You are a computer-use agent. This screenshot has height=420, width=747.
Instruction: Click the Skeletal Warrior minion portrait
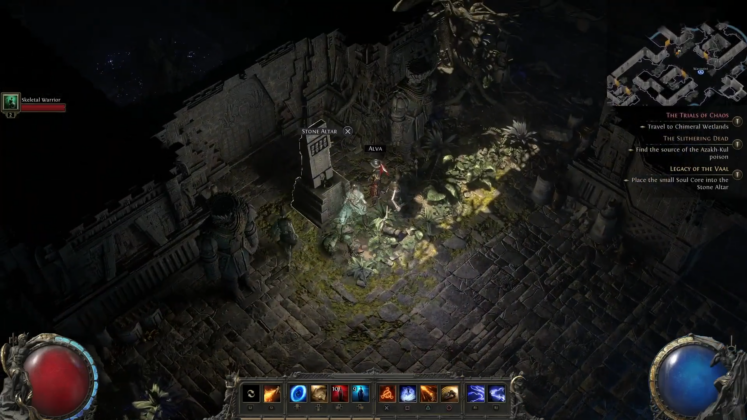(11, 101)
